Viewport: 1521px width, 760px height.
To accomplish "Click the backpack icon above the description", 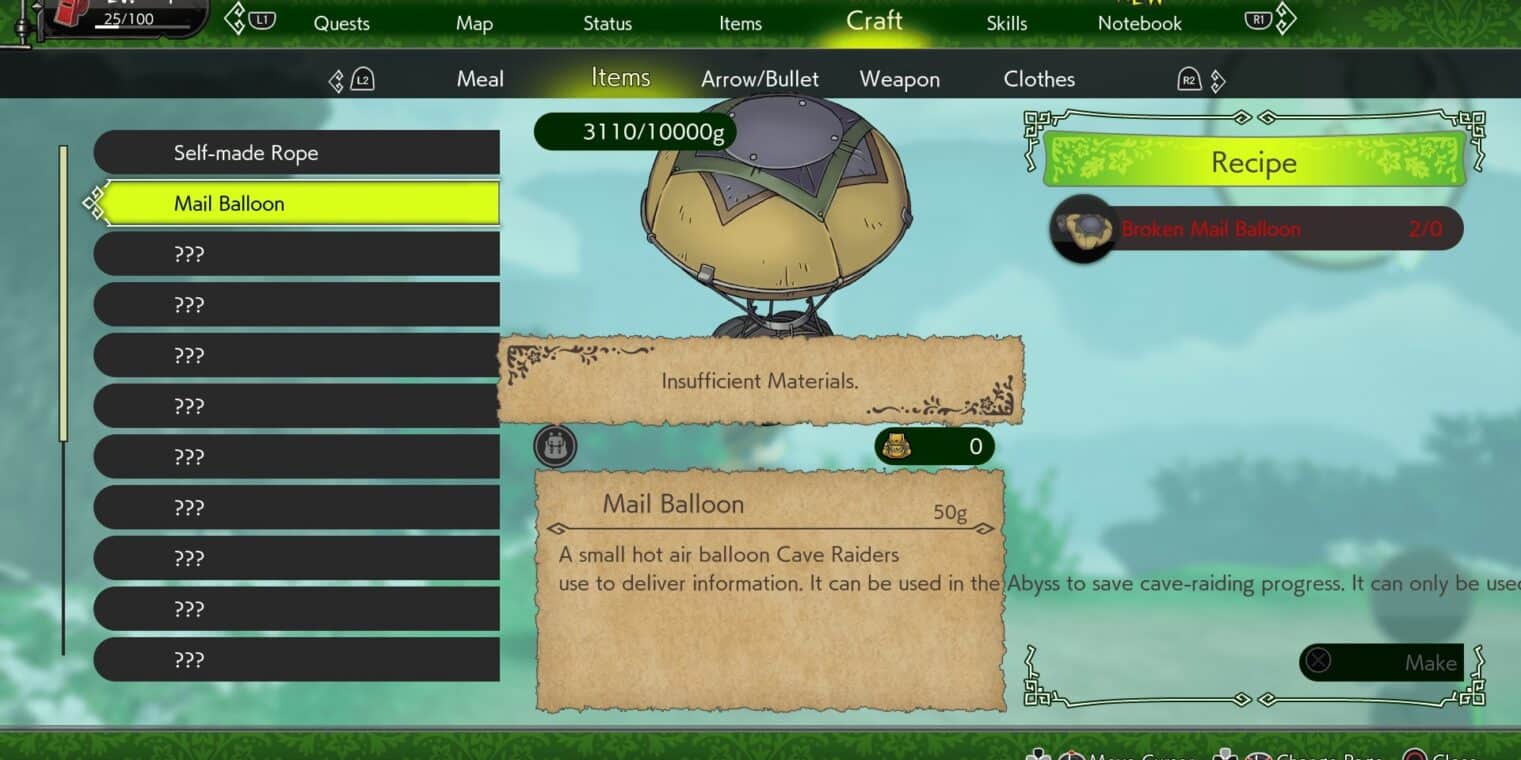I will coord(555,446).
